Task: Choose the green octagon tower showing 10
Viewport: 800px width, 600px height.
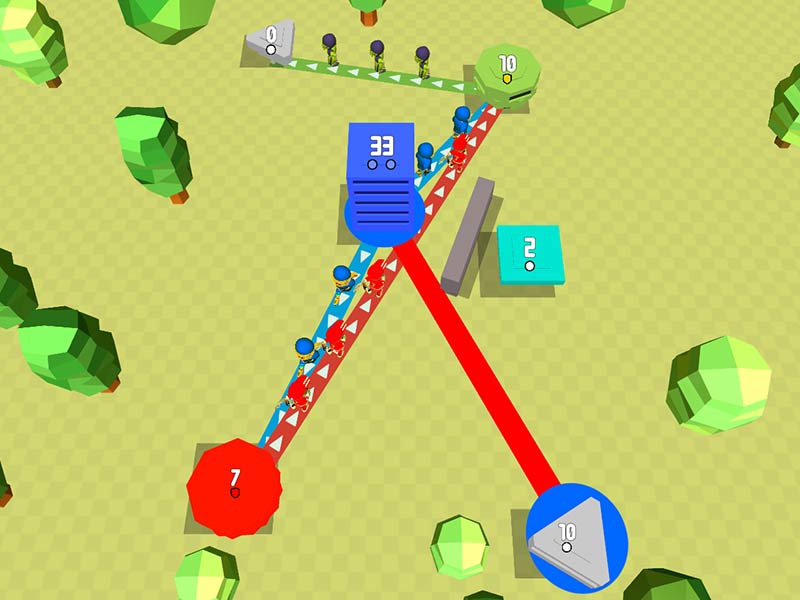Action: [x=506, y=72]
